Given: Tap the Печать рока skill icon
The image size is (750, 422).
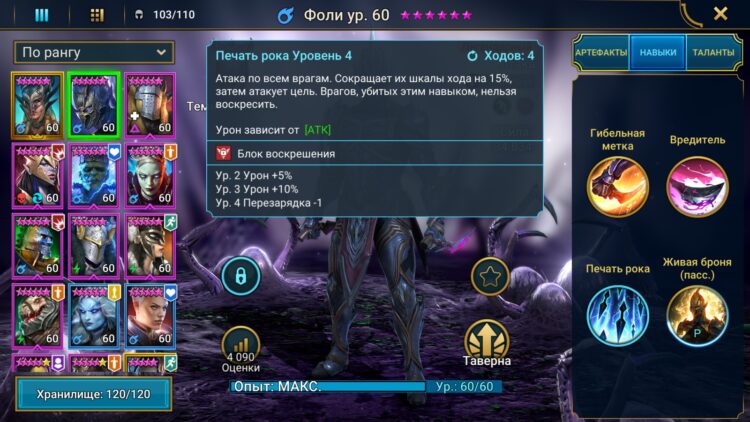Looking at the screenshot, I should 617,316.
